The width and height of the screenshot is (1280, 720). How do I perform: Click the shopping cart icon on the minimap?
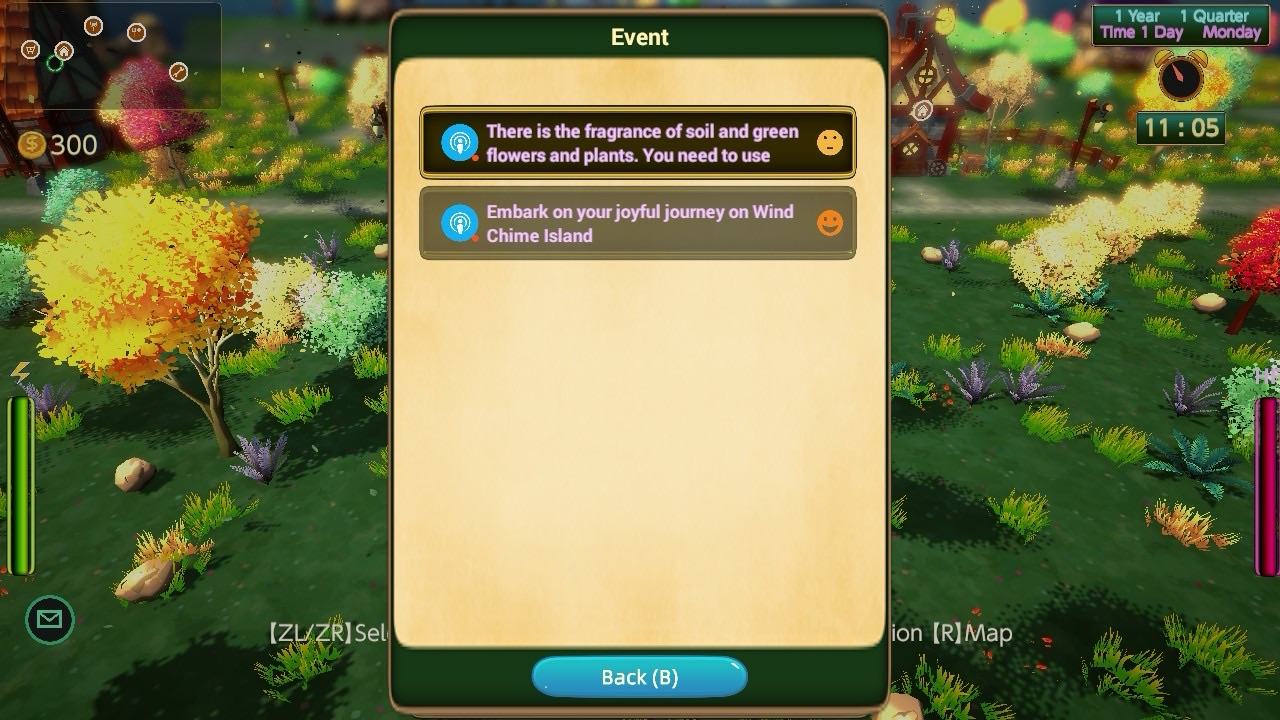tap(31, 50)
